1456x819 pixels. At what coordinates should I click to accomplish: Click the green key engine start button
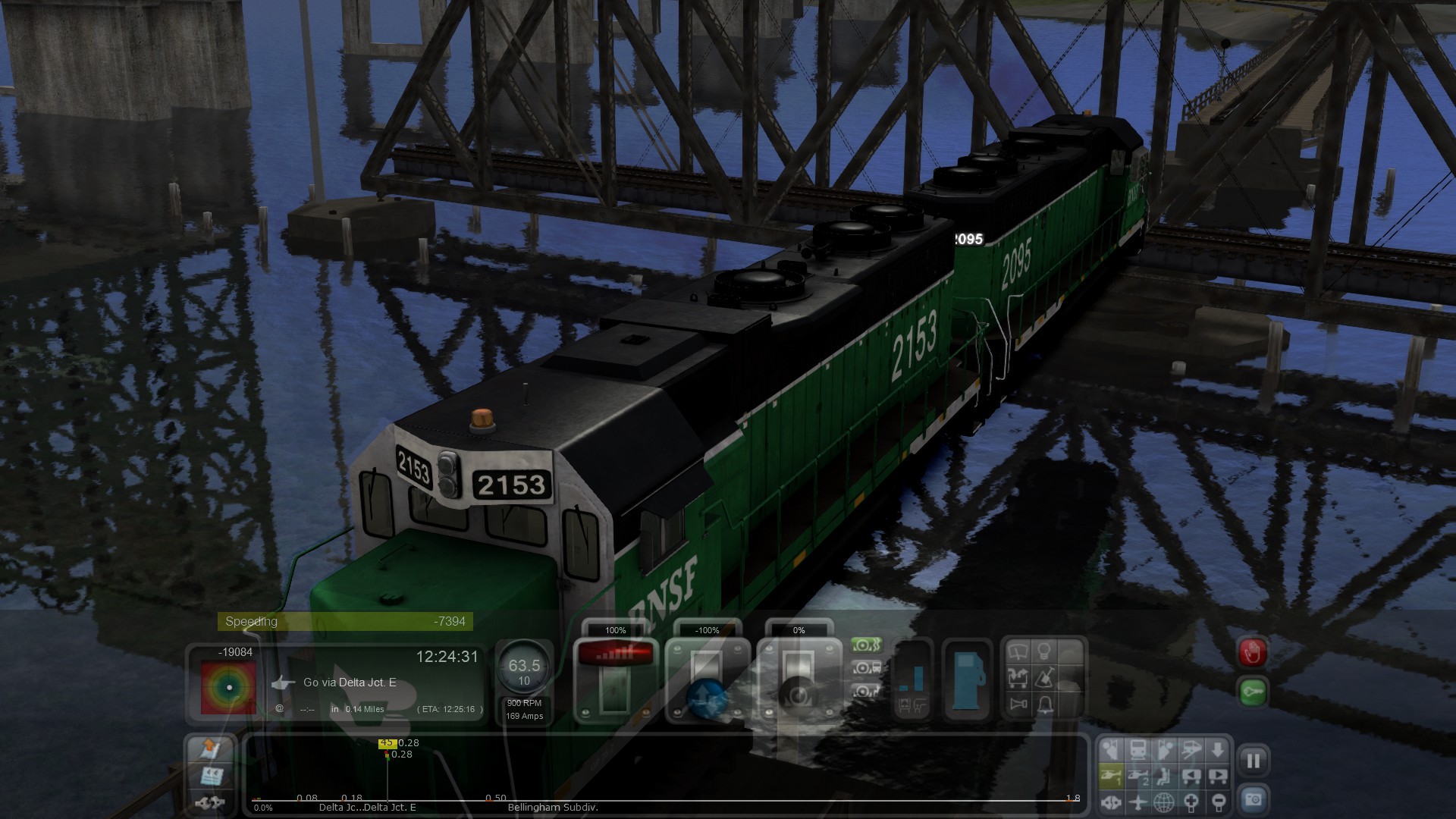(x=1252, y=692)
